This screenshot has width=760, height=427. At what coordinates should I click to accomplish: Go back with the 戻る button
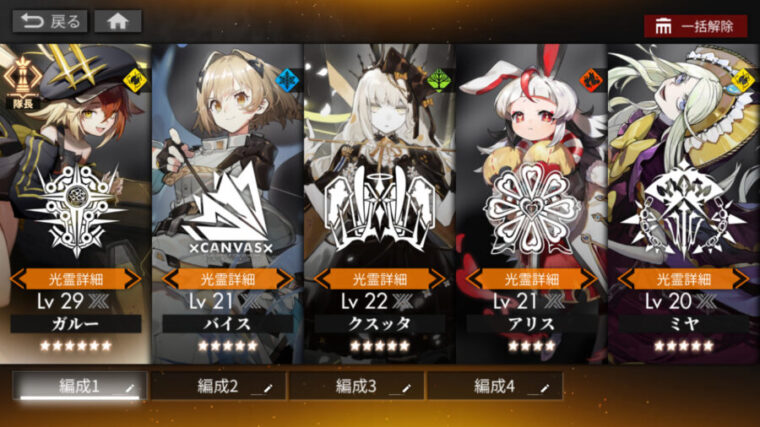pos(49,21)
